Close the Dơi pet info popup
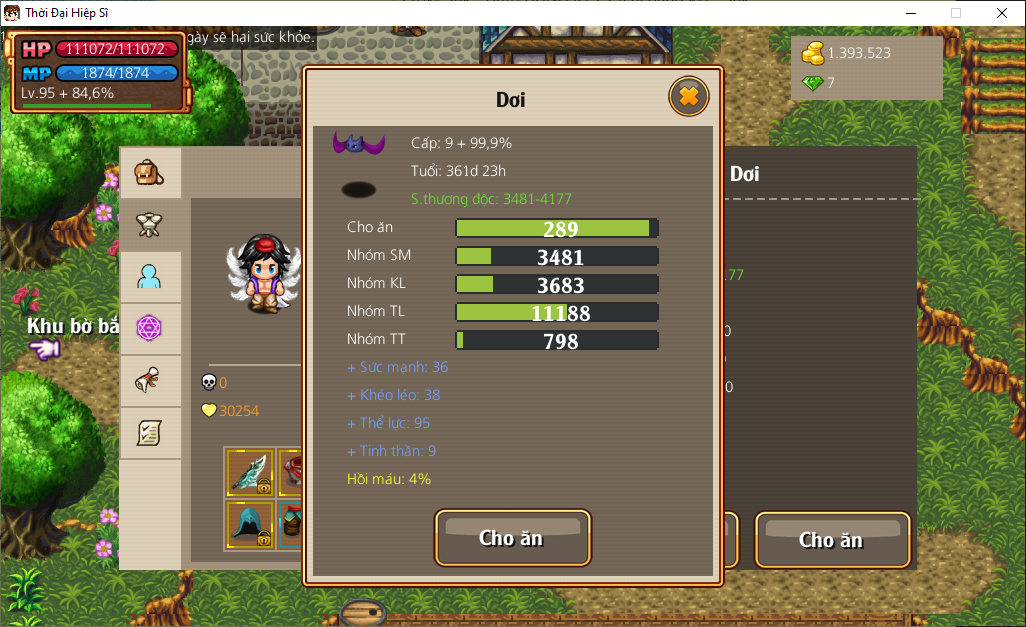1026x627 pixels. click(688, 97)
